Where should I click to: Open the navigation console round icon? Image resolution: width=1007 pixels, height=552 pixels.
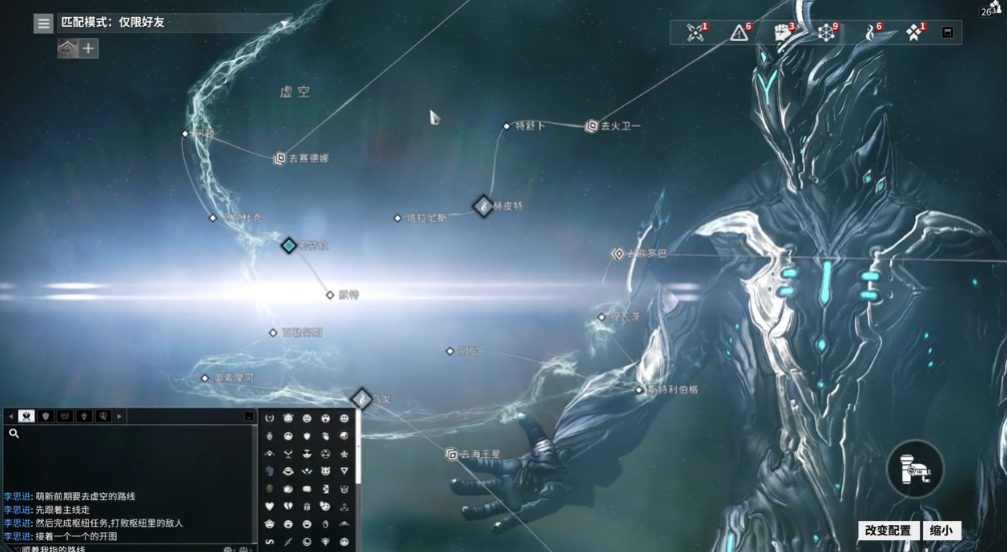click(x=914, y=469)
